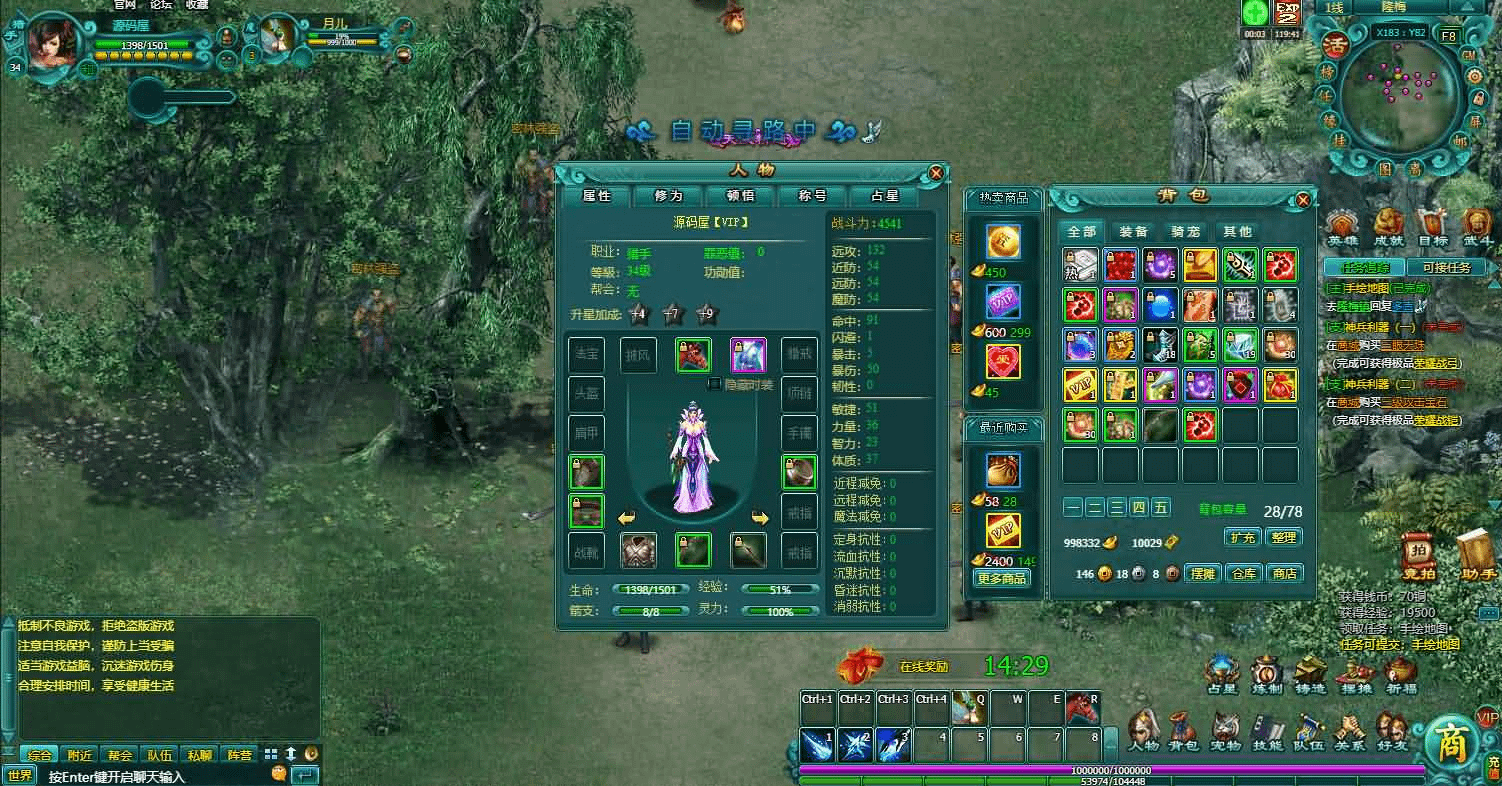
Task: Open the 技能 skills menu icon
Action: tap(1268, 733)
